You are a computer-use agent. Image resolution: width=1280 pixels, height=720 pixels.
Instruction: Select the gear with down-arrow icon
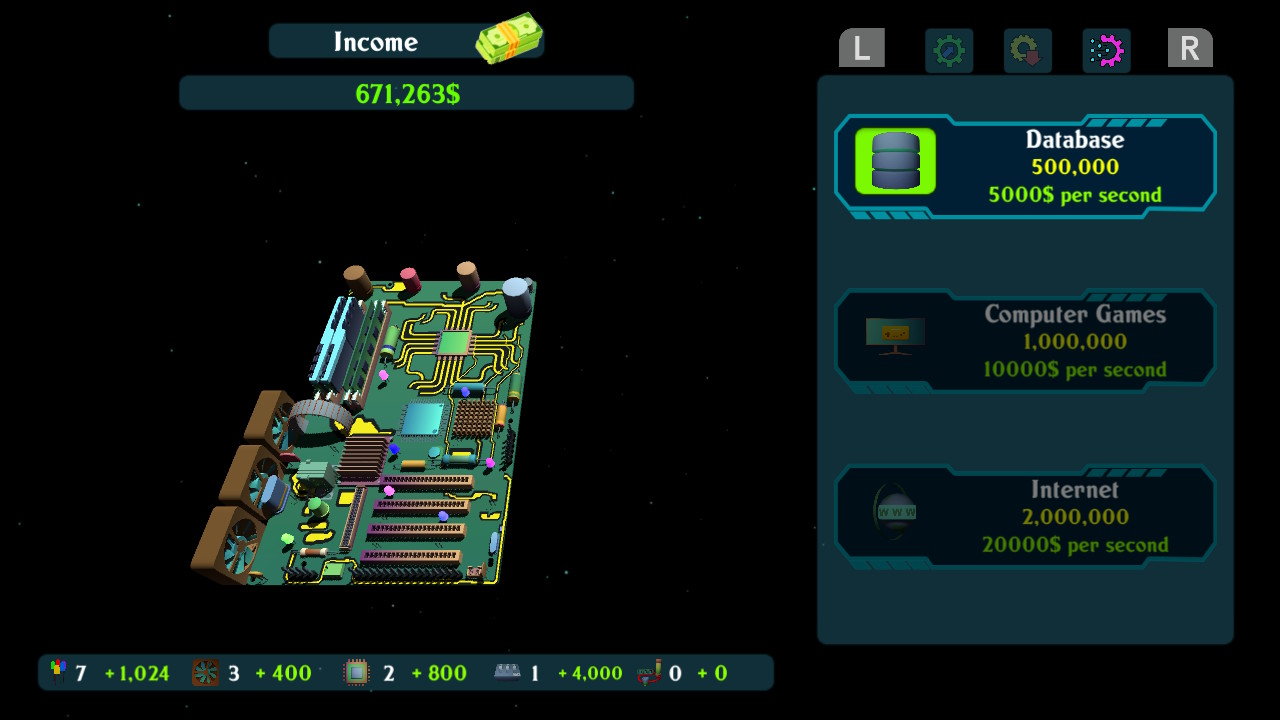click(x=1026, y=50)
